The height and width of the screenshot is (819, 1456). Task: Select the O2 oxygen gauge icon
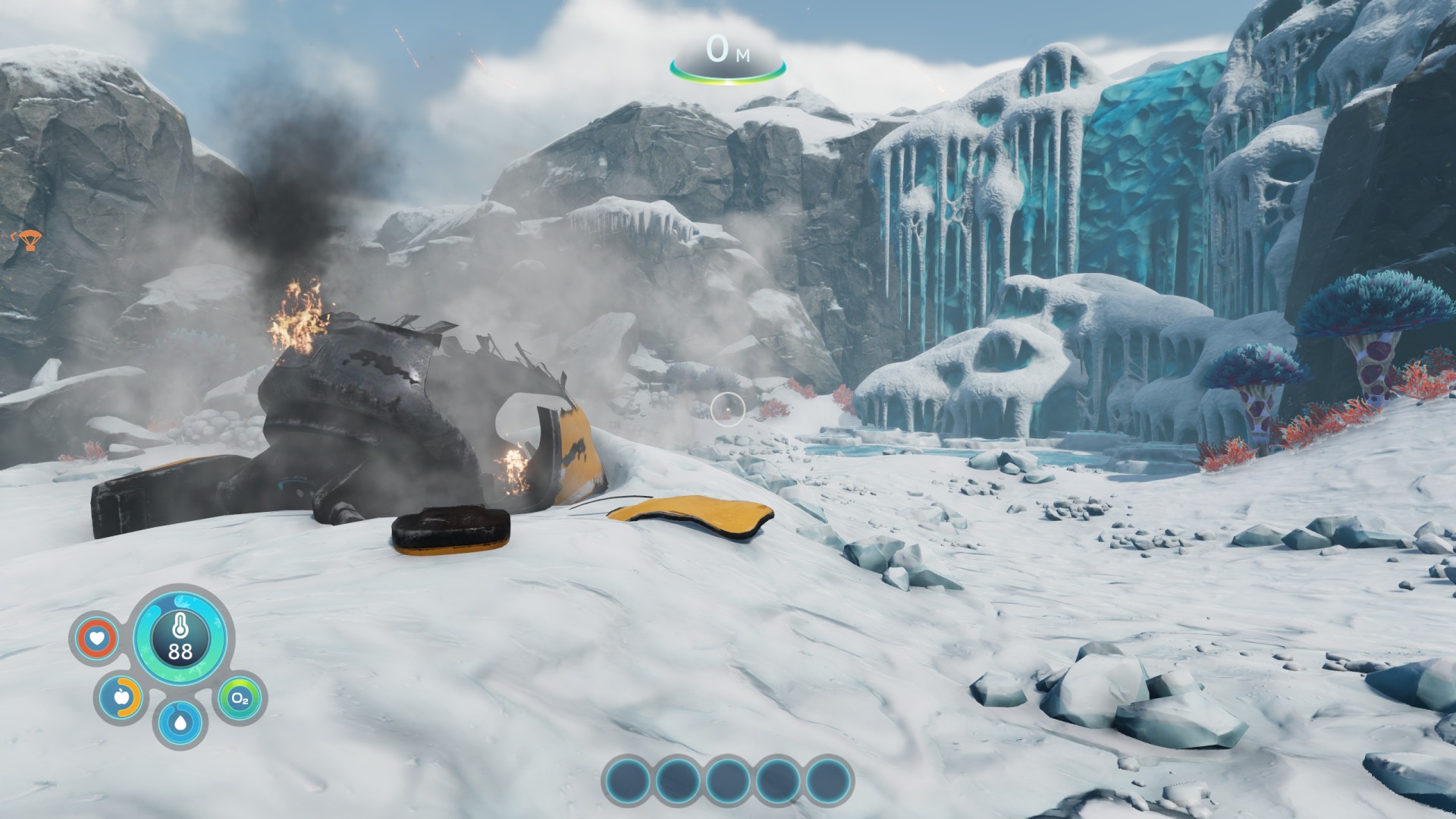(240, 698)
